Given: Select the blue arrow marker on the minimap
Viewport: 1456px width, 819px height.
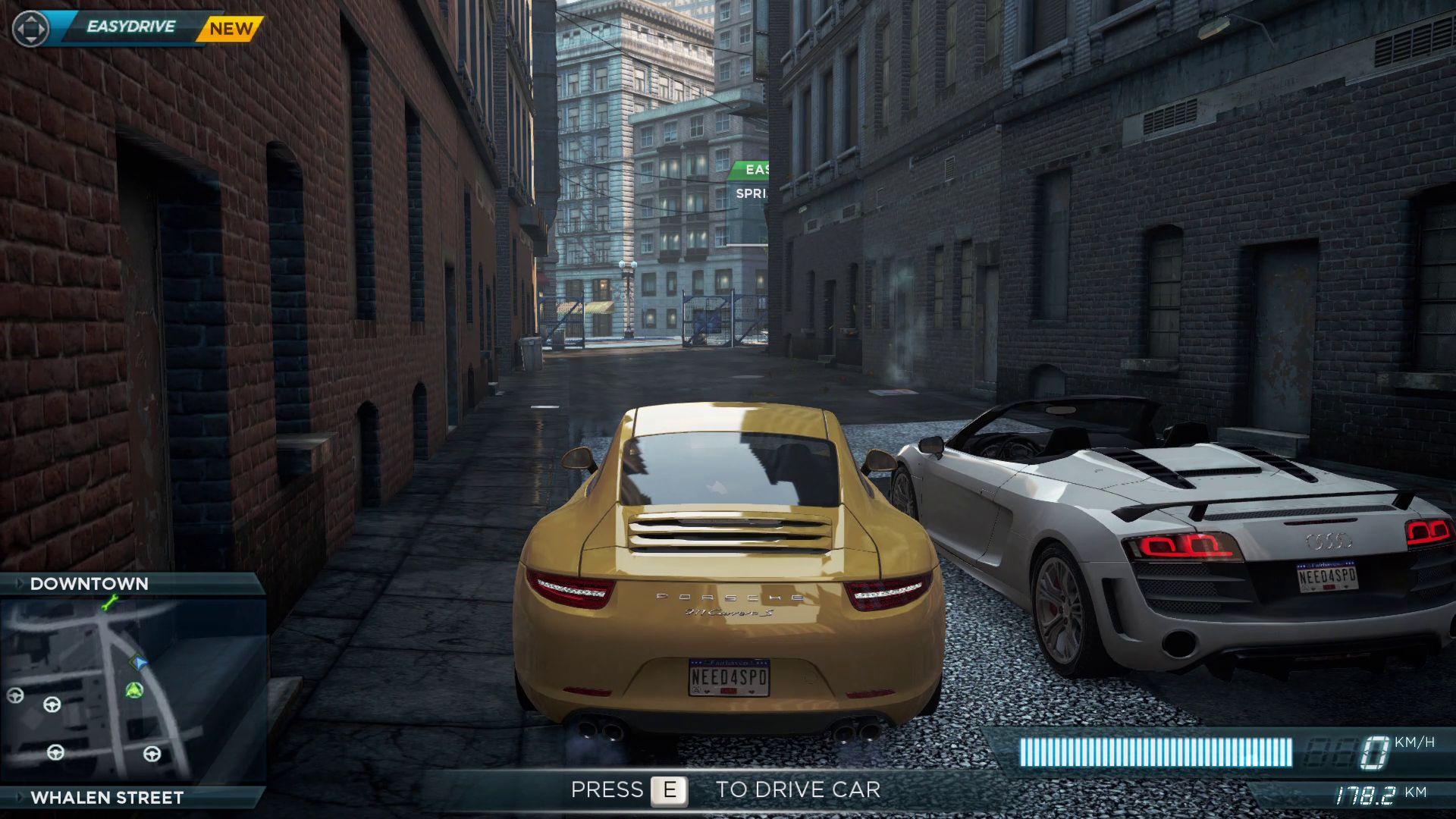Looking at the screenshot, I should (140, 663).
